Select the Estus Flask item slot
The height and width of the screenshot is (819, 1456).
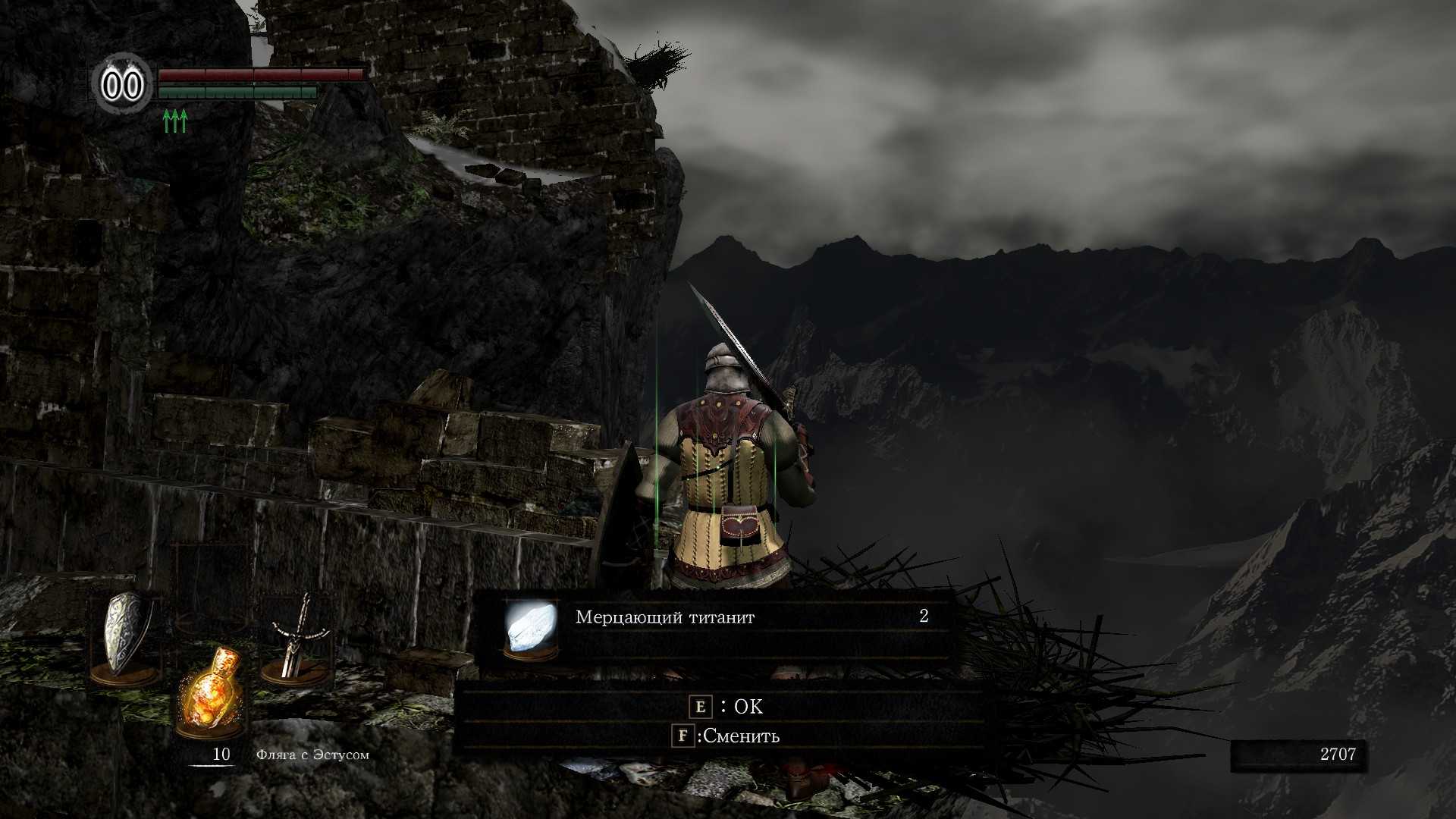pos(210,692)
